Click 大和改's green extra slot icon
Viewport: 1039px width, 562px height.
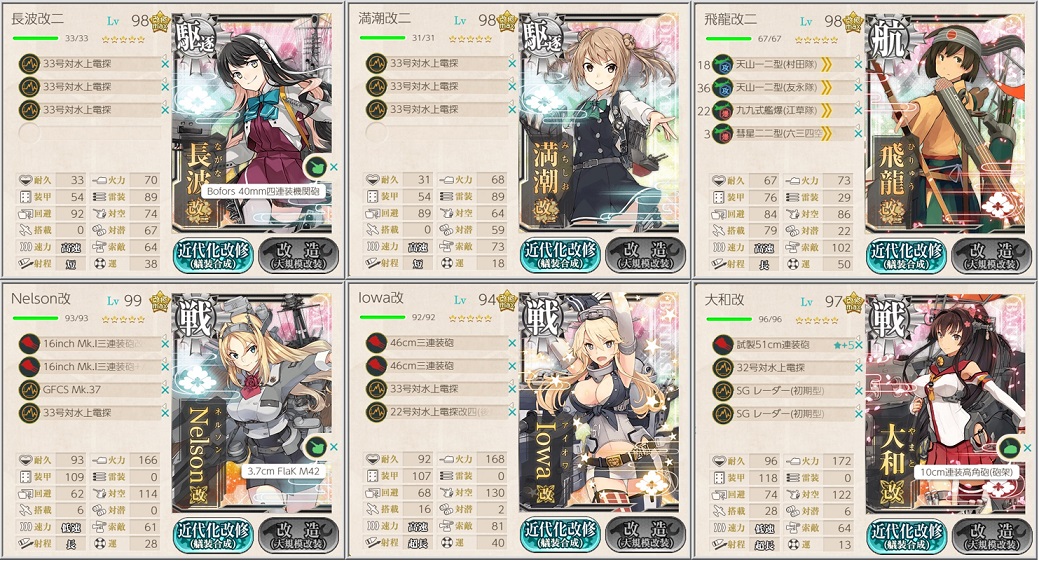(1009, 446)
